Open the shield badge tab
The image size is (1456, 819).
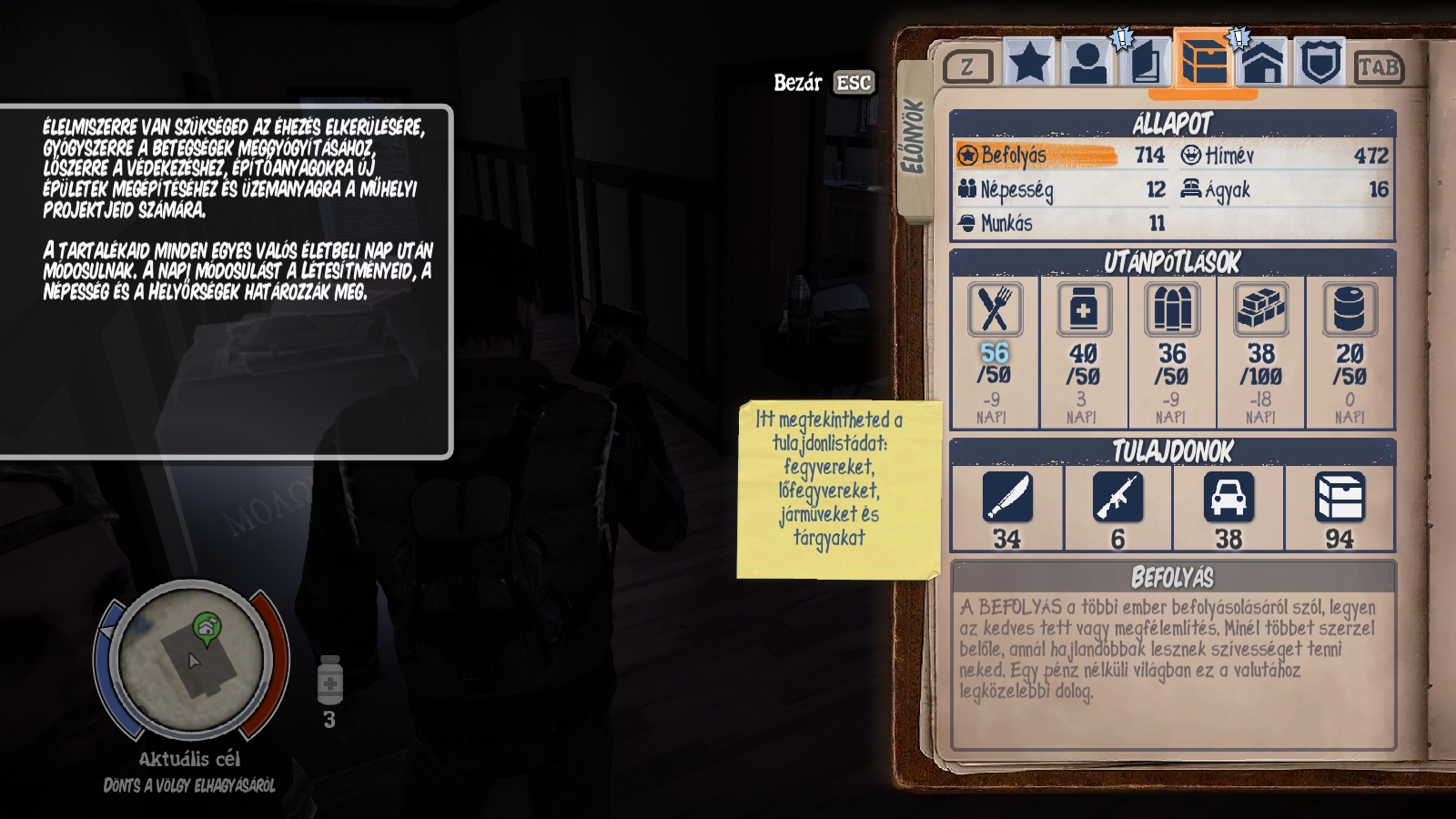pyautogui.click(x=1320, y=63)
